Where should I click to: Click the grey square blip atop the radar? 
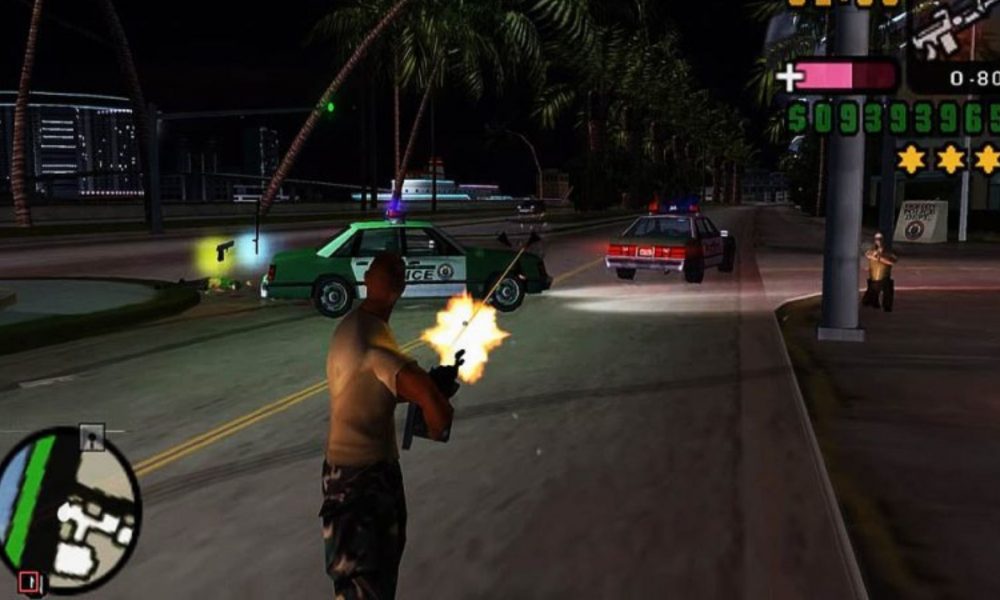[x=92, y=436]
